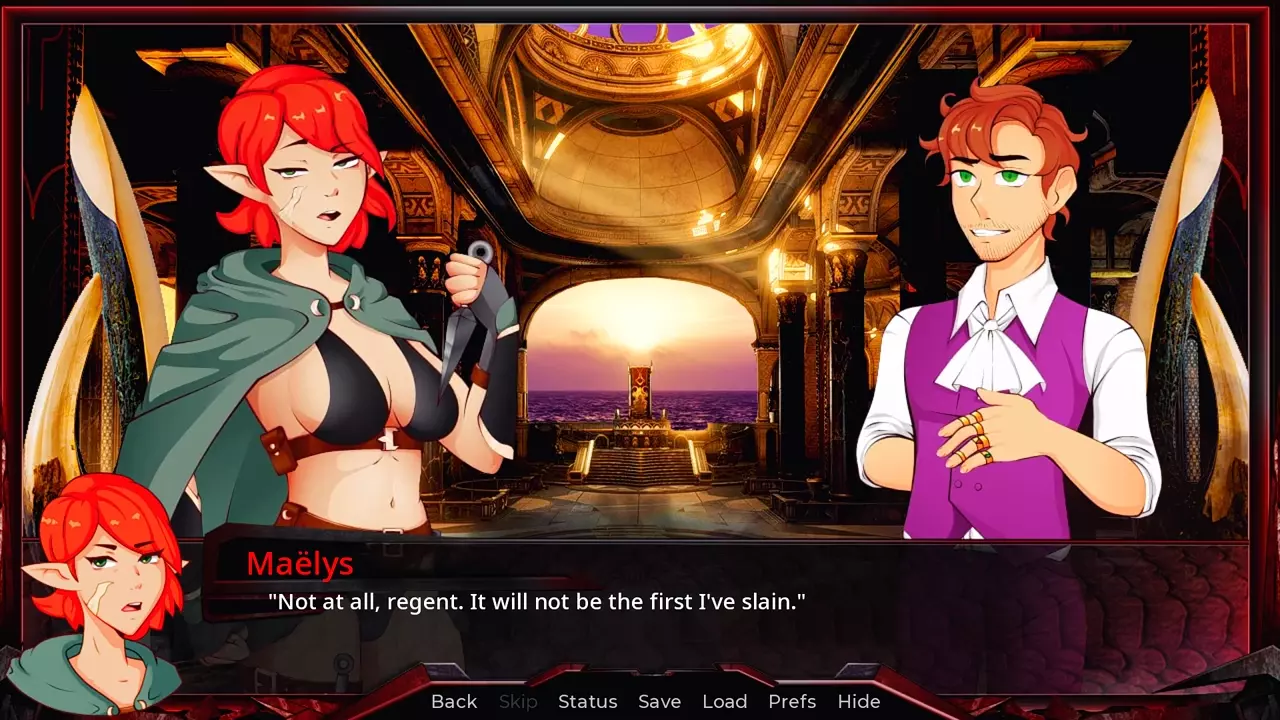Viewport: 1280px width, 720px height.
Task: Save the game
Action: [659, 702]
